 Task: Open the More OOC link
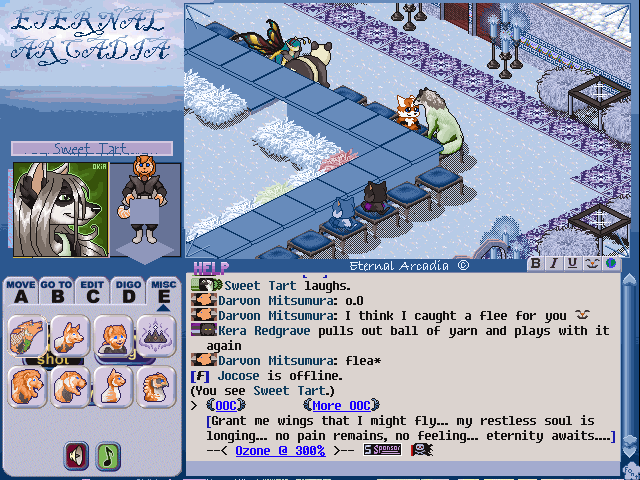[342, 405]
